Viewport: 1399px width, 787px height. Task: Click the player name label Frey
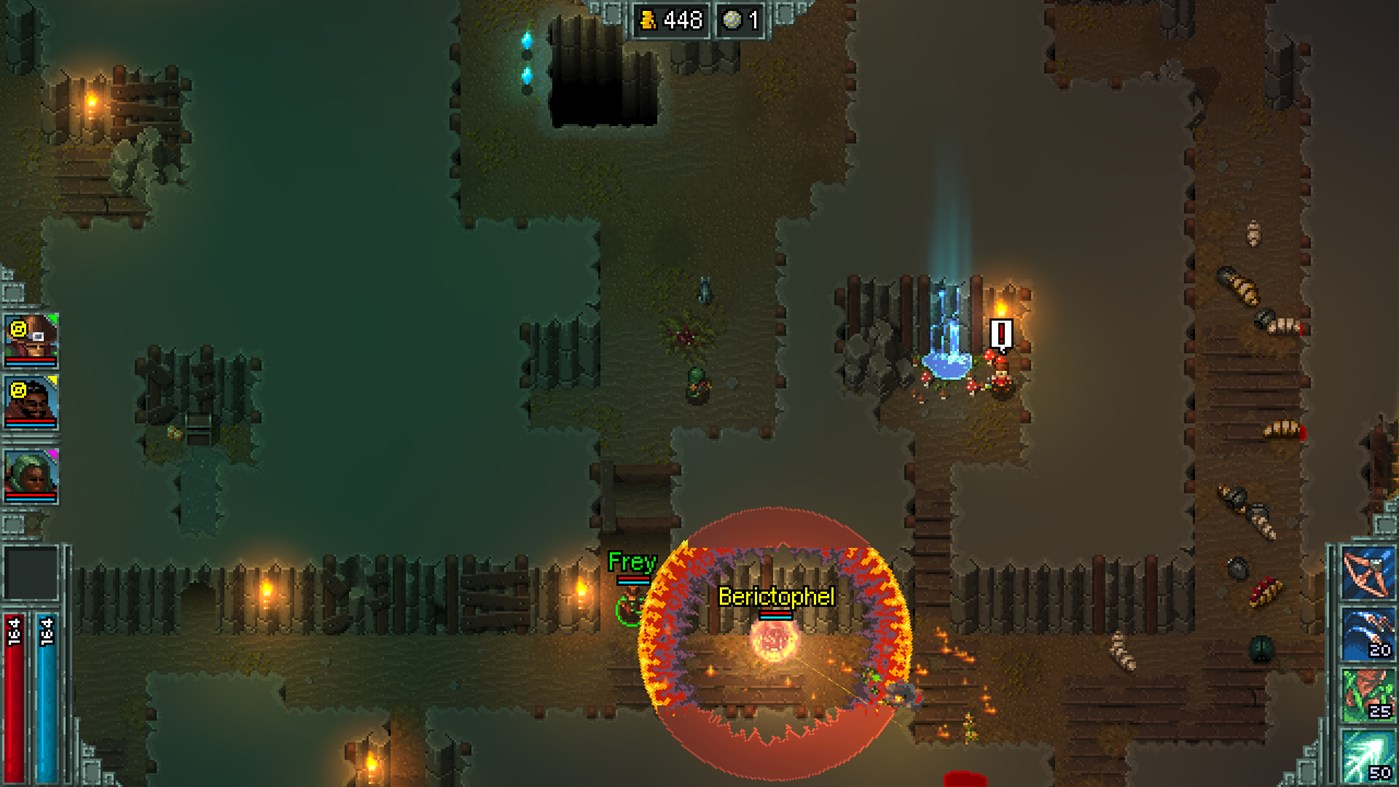click(x=631, y=562)
